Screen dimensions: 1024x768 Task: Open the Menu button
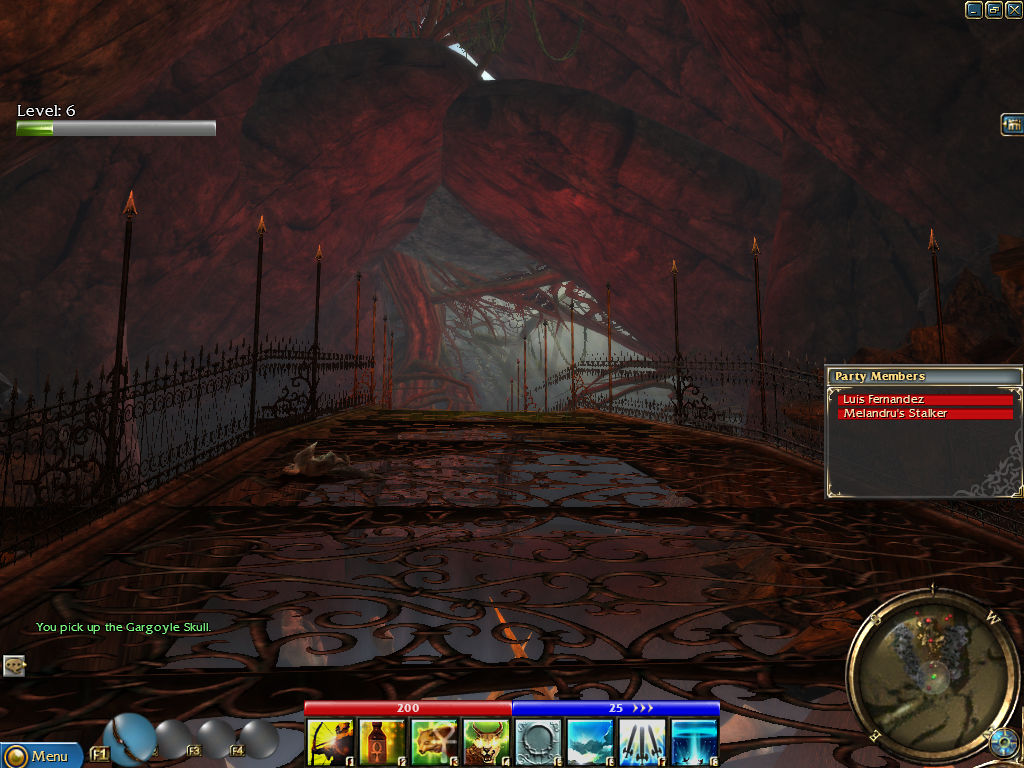(x=40, y=756)
